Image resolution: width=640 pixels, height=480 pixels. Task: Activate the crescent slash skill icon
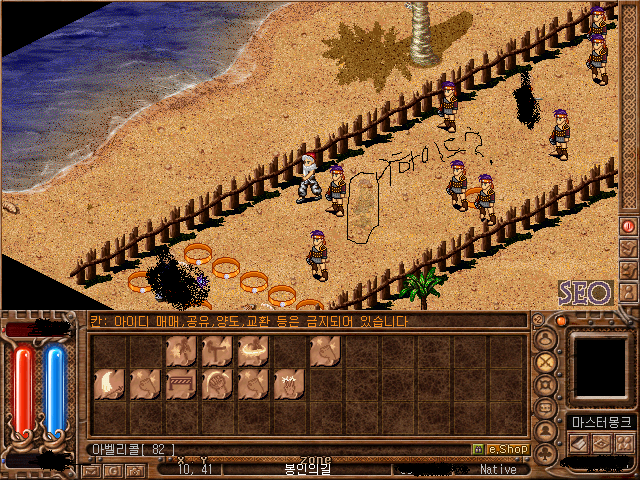(x=108, y=382)
